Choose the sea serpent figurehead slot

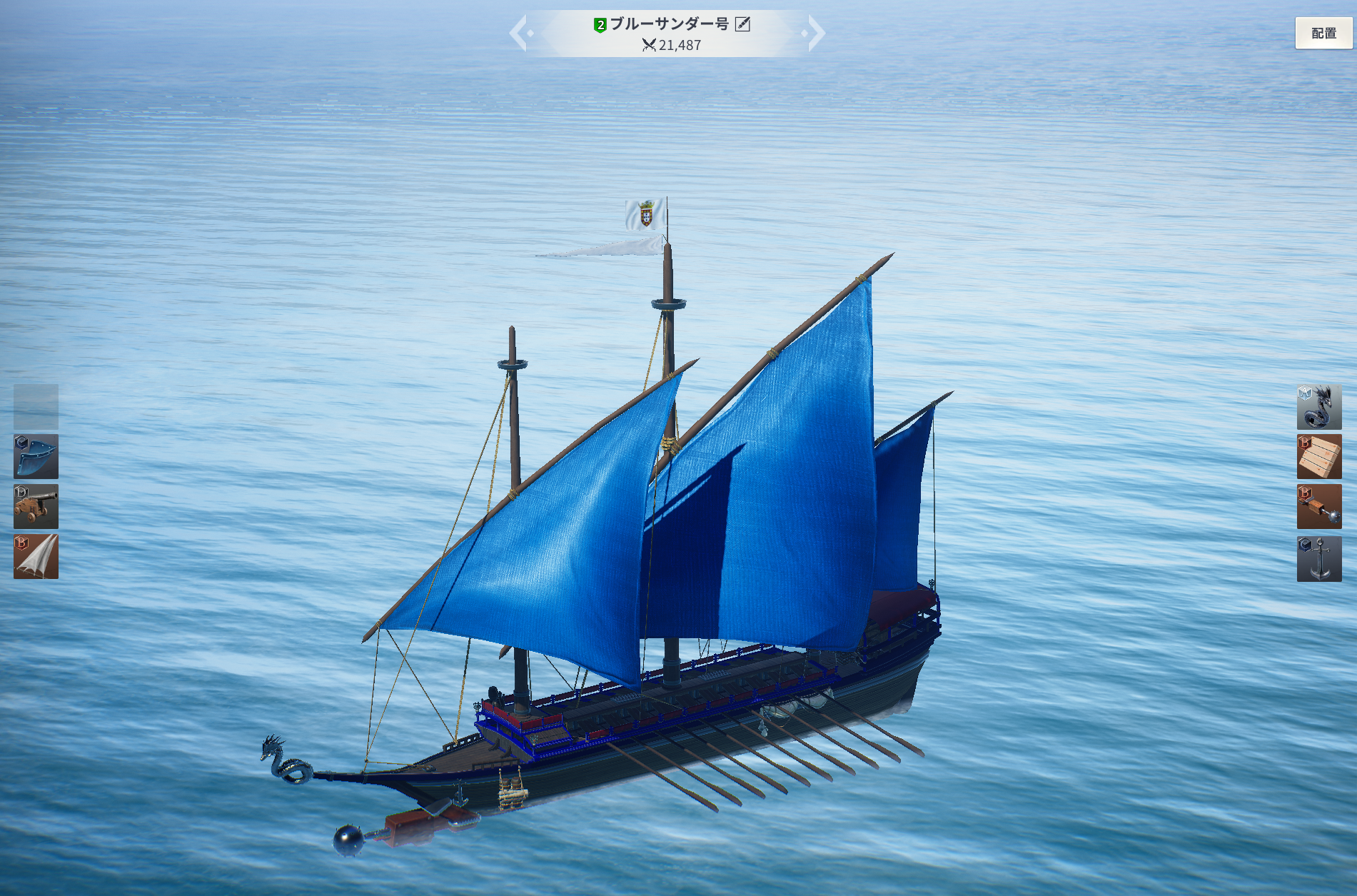(1318, 407)
